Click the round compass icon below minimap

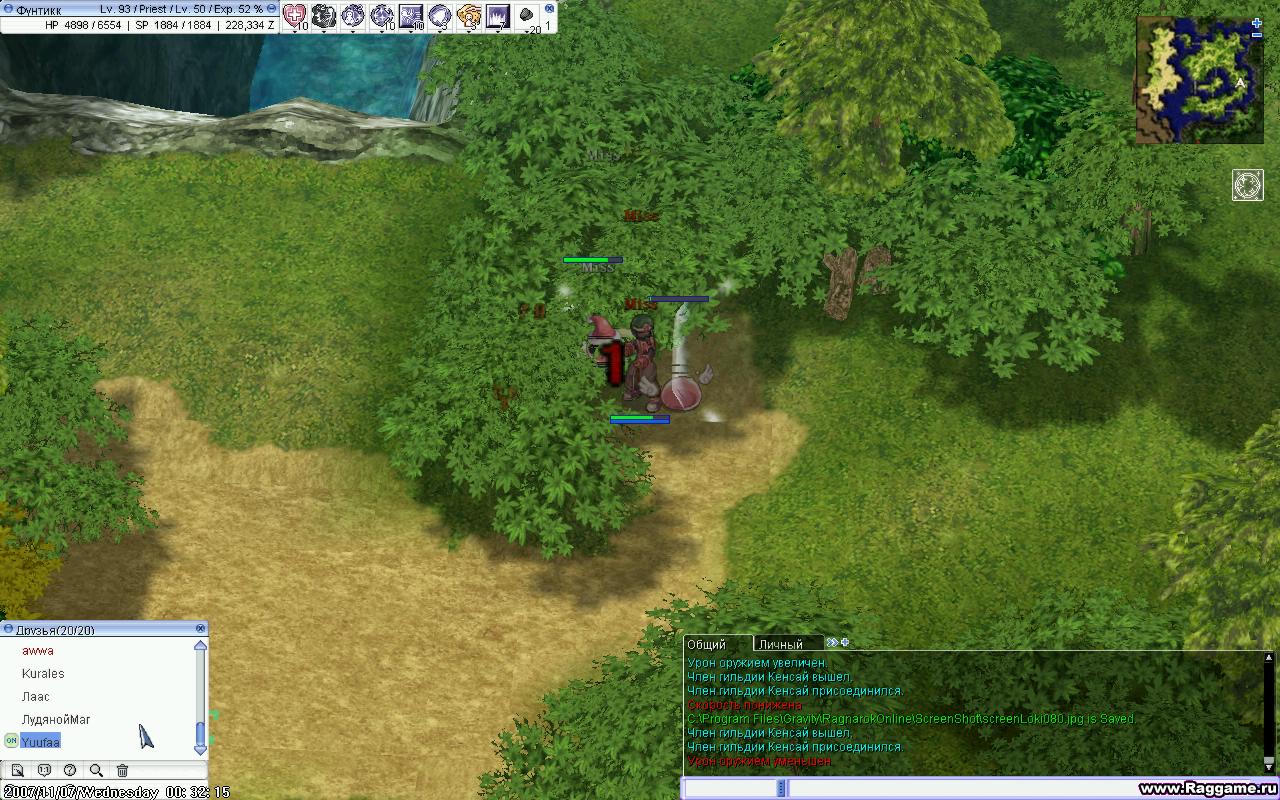click(x=1247, y=185)
